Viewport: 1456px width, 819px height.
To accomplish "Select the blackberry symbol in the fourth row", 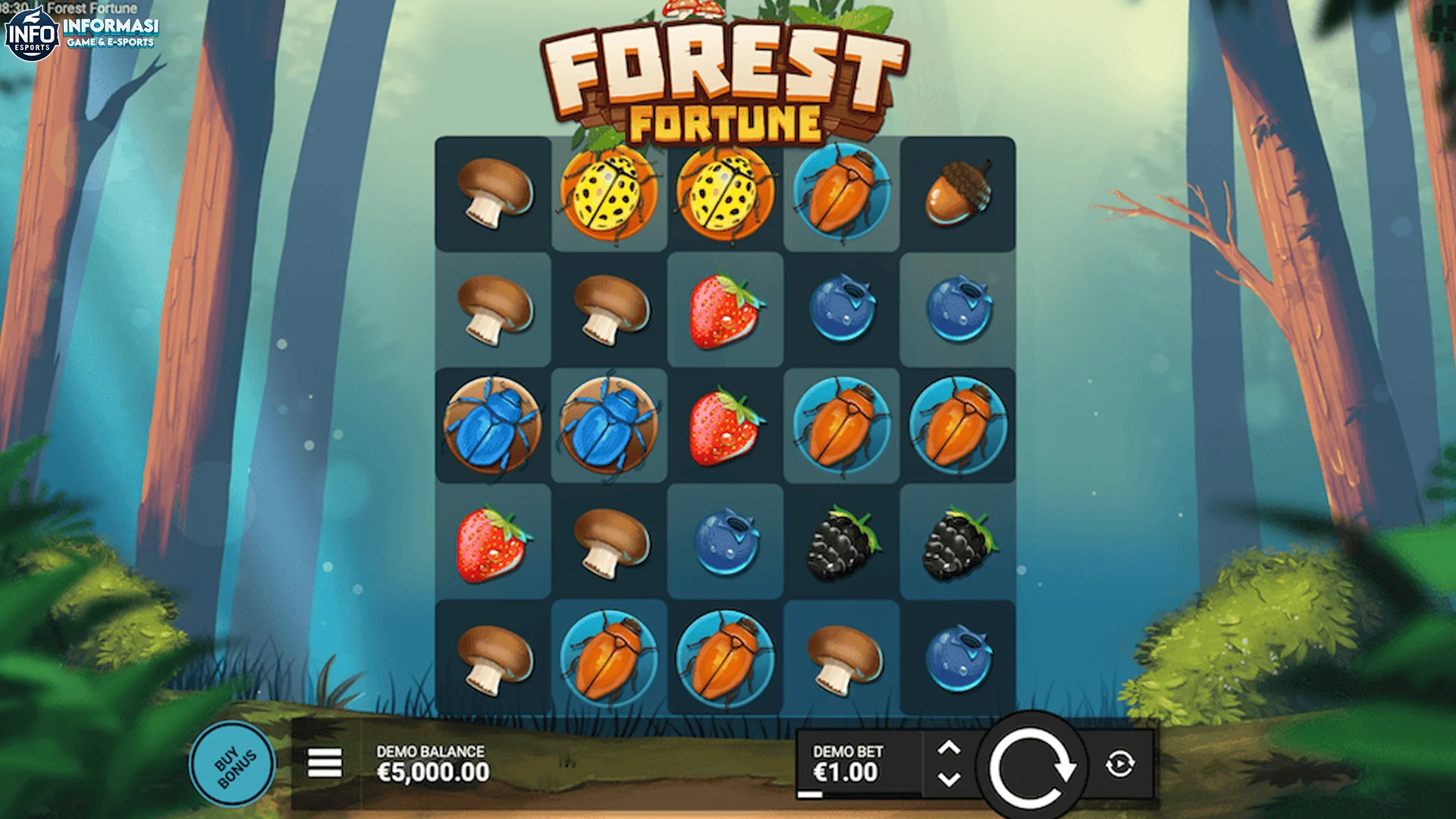I will [x=841, y=541].
